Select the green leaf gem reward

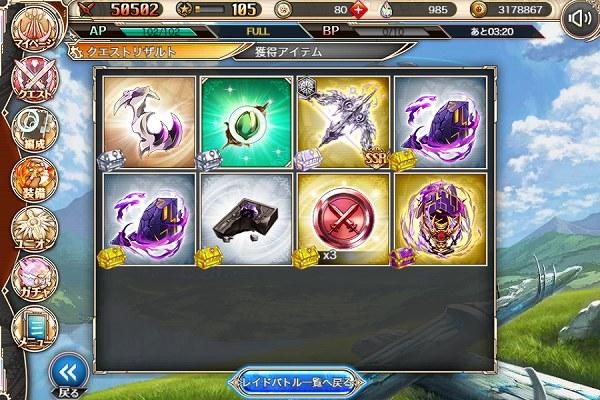(246, 121)
